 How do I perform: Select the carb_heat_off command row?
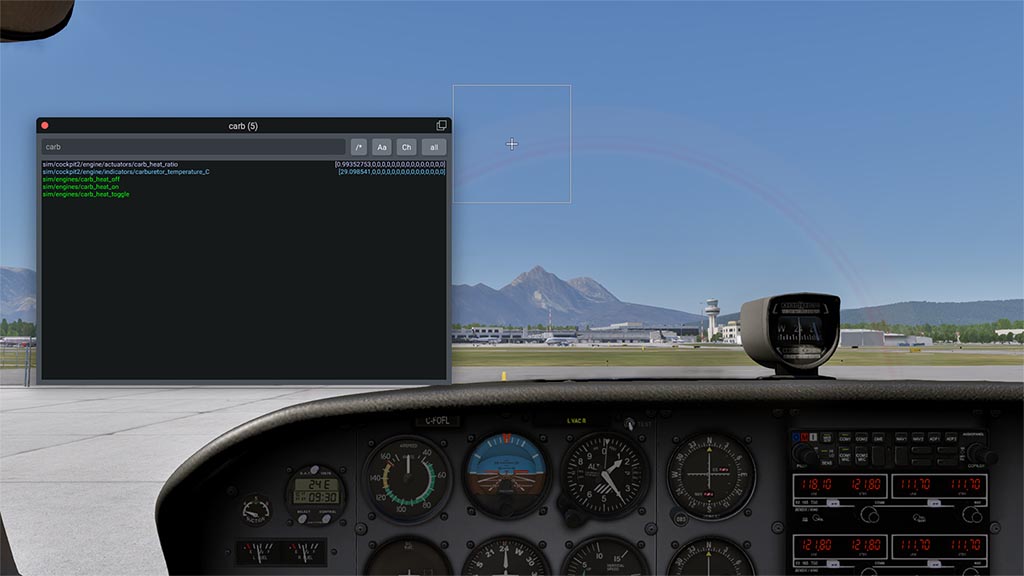(x=81, y=179)
